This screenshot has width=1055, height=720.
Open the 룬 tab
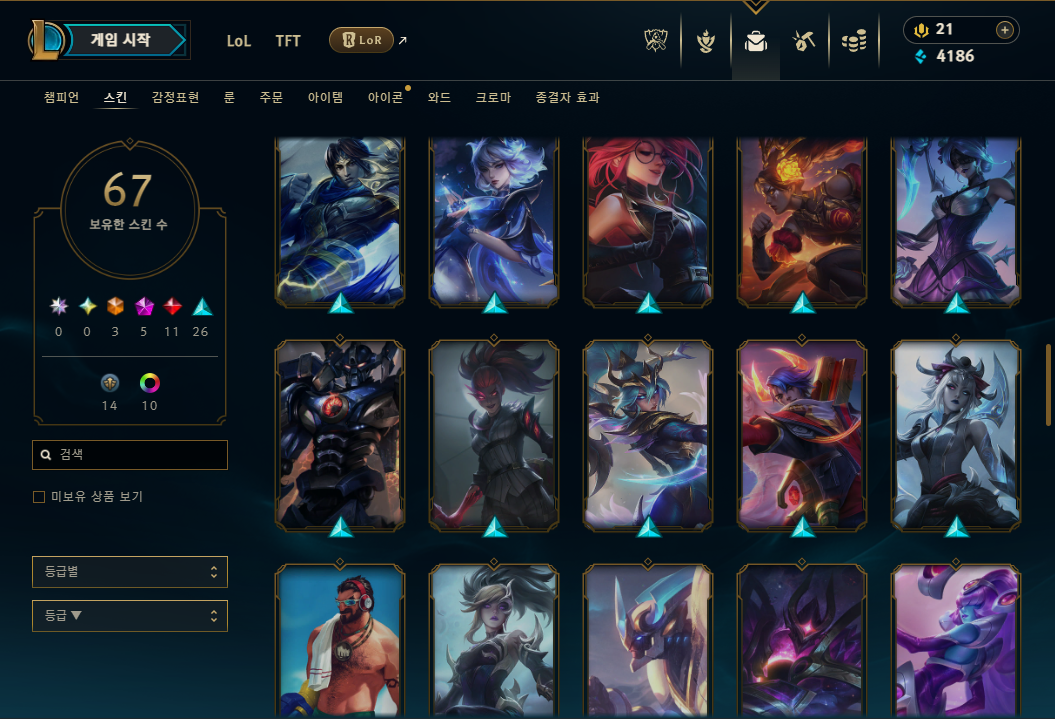tap(229, 98)
